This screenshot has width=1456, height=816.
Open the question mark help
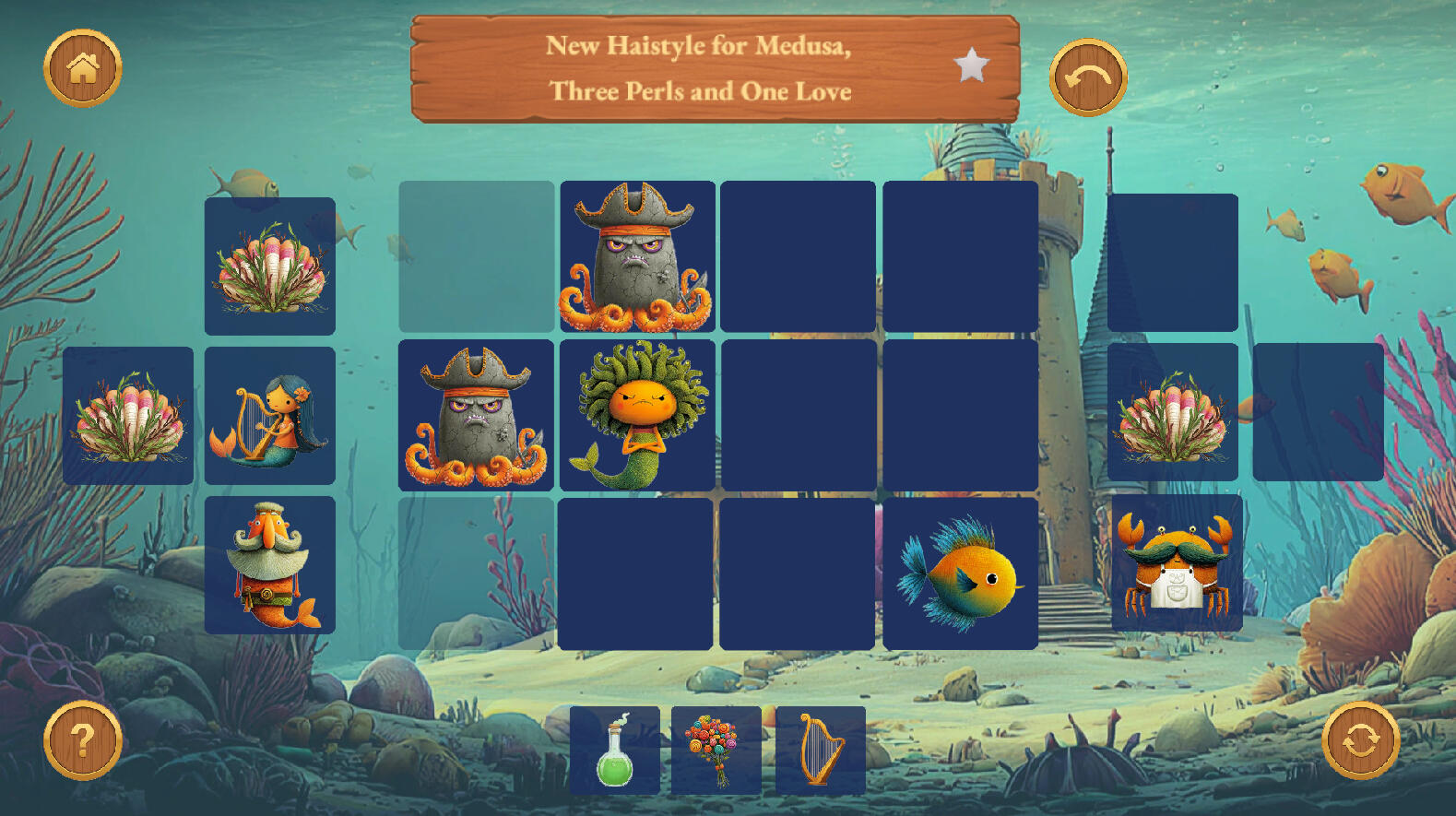coord(83,740)
